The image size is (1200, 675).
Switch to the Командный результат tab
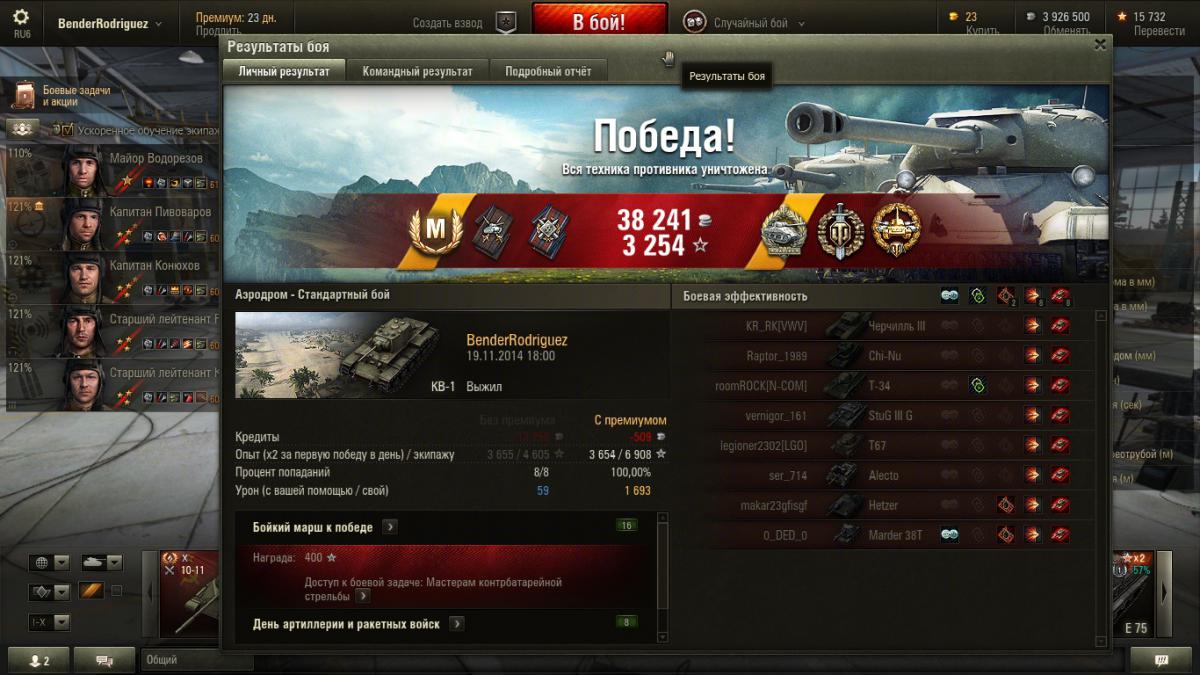point(417,71)
